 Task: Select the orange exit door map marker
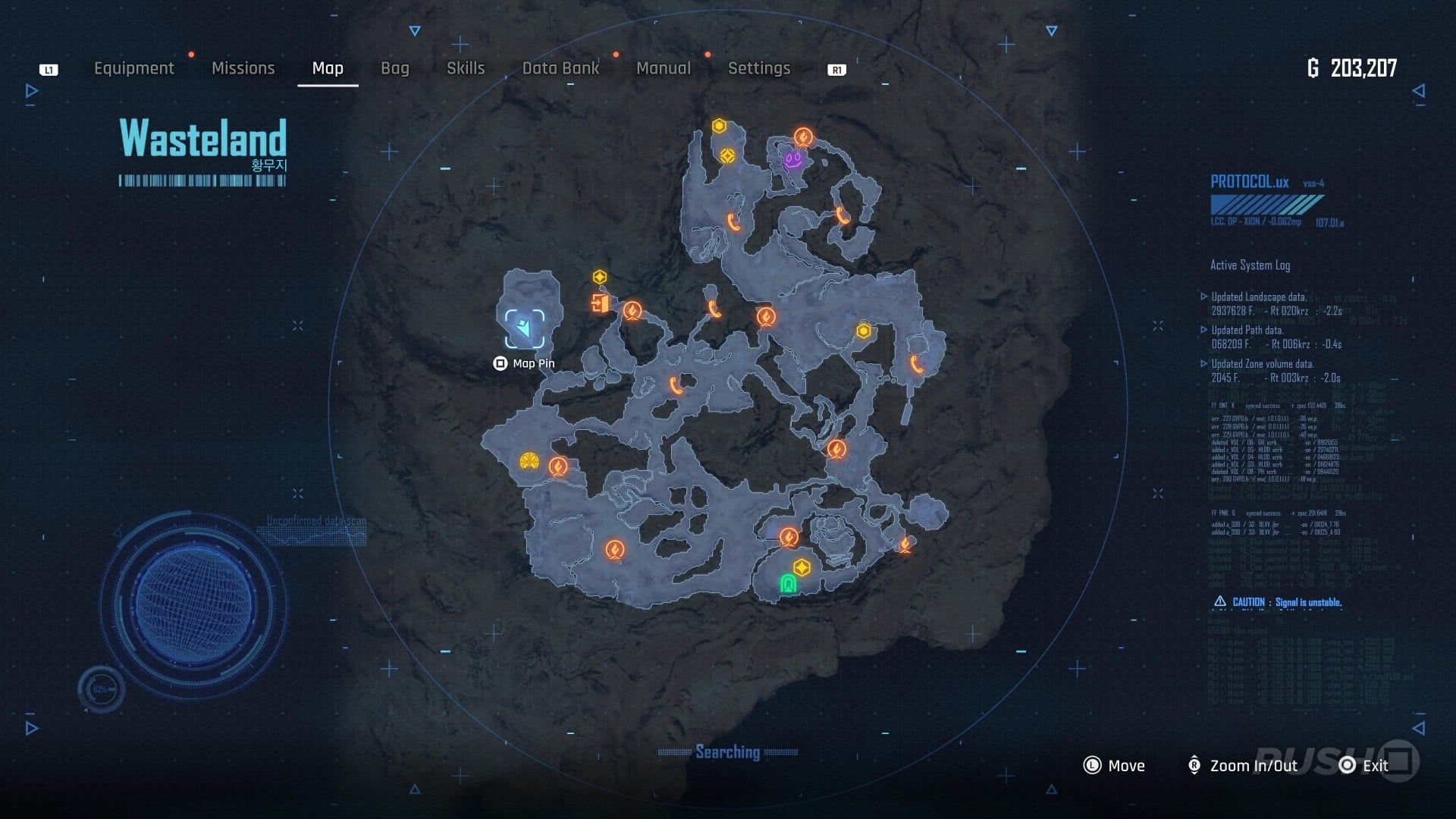pyautogui.click(x=600, y=304)
